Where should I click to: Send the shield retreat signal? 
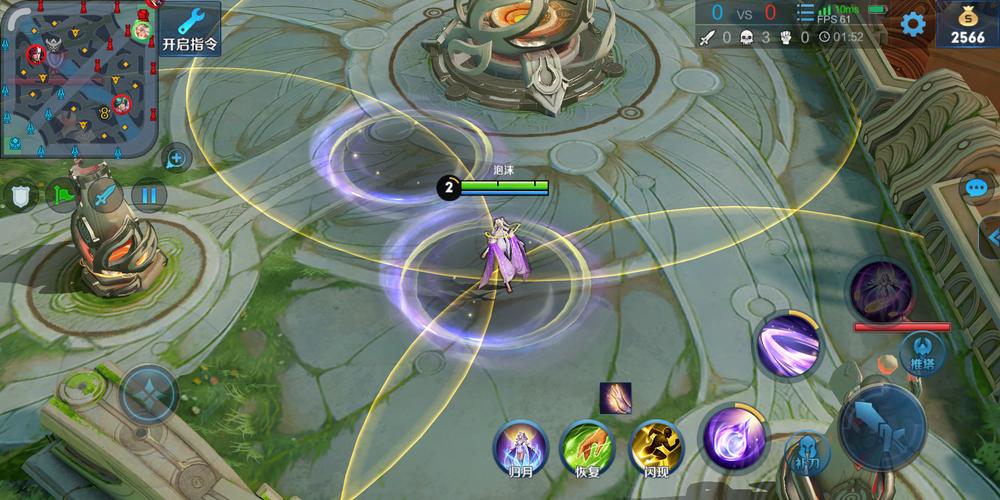[22, 194]
